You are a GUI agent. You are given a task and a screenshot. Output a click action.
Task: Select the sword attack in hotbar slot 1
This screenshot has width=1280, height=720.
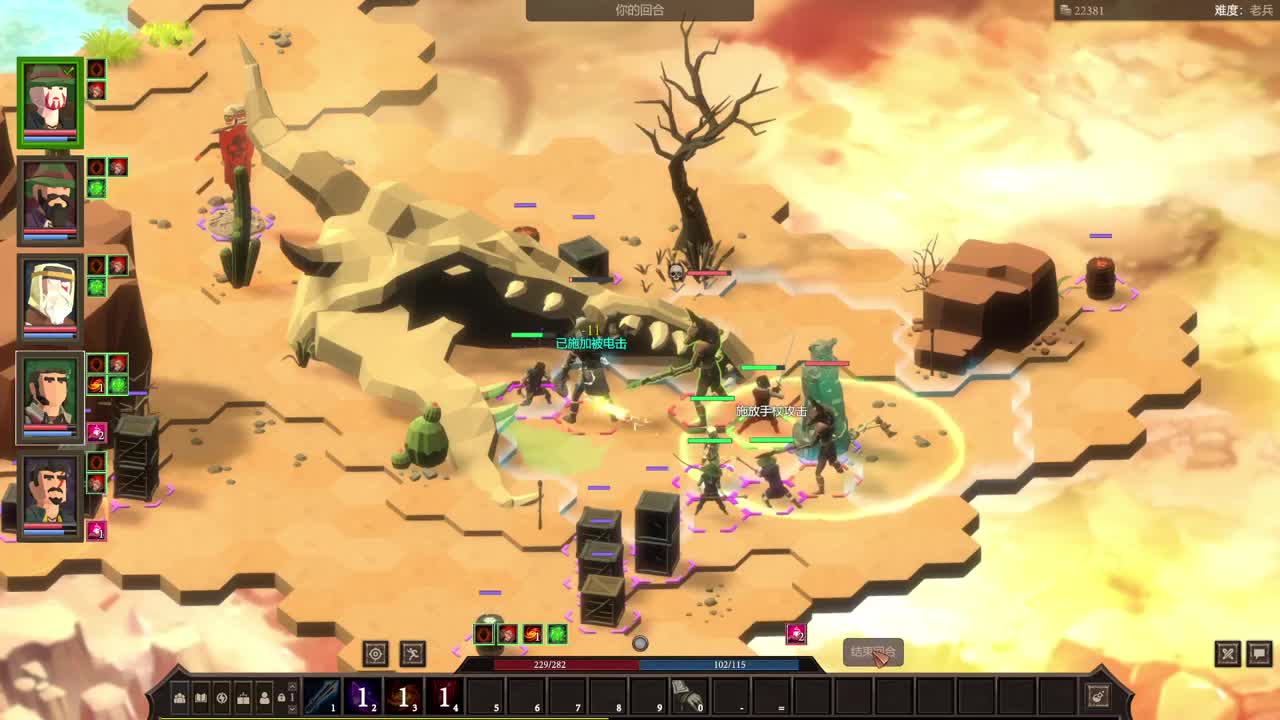tap(323, 696)
